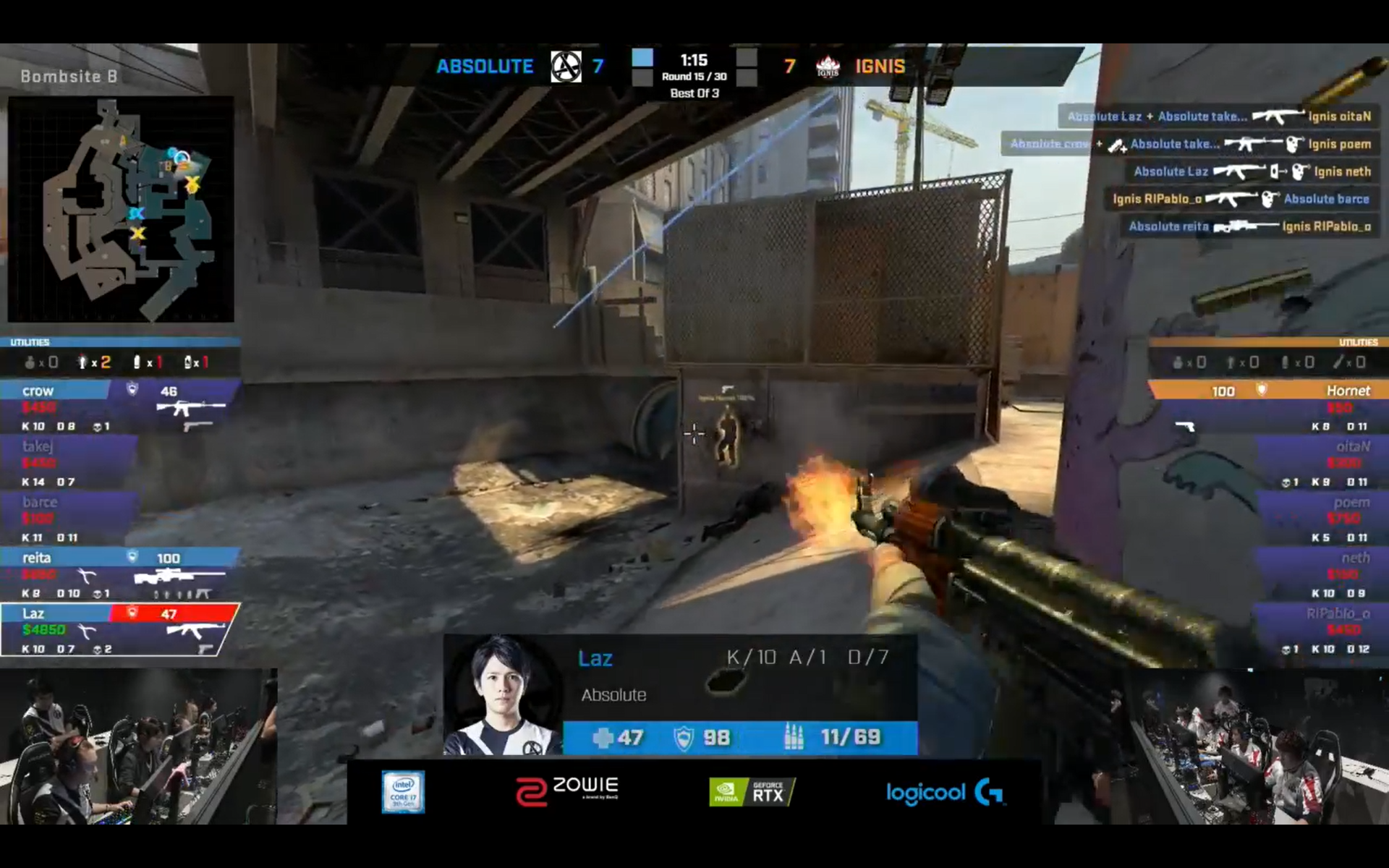Click the GeForce RTX sponsor logo
This screenshot has height=868, width=1389.
tap(752, 792)
